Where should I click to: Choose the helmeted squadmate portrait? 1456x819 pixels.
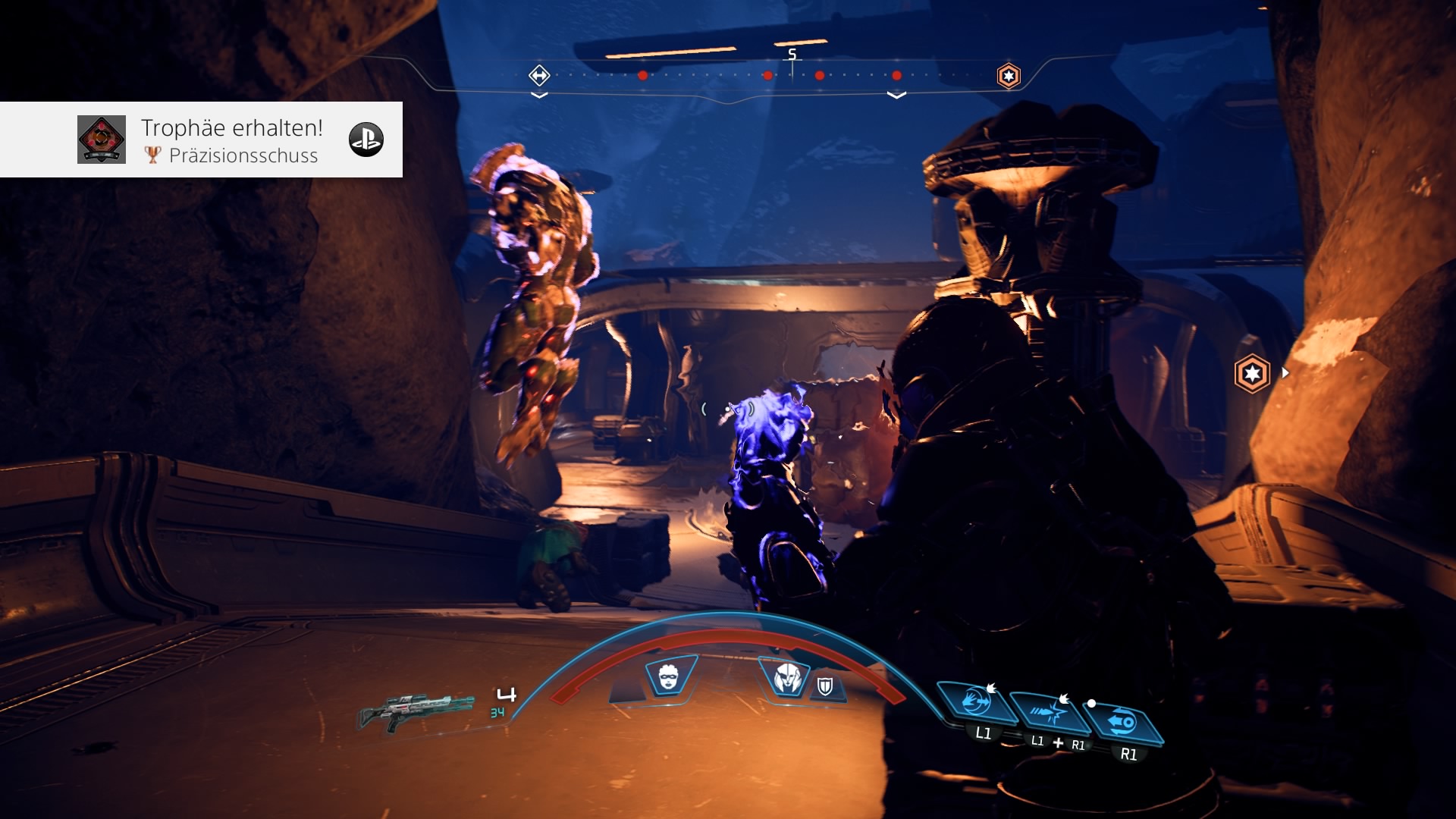tap(787, 677)
